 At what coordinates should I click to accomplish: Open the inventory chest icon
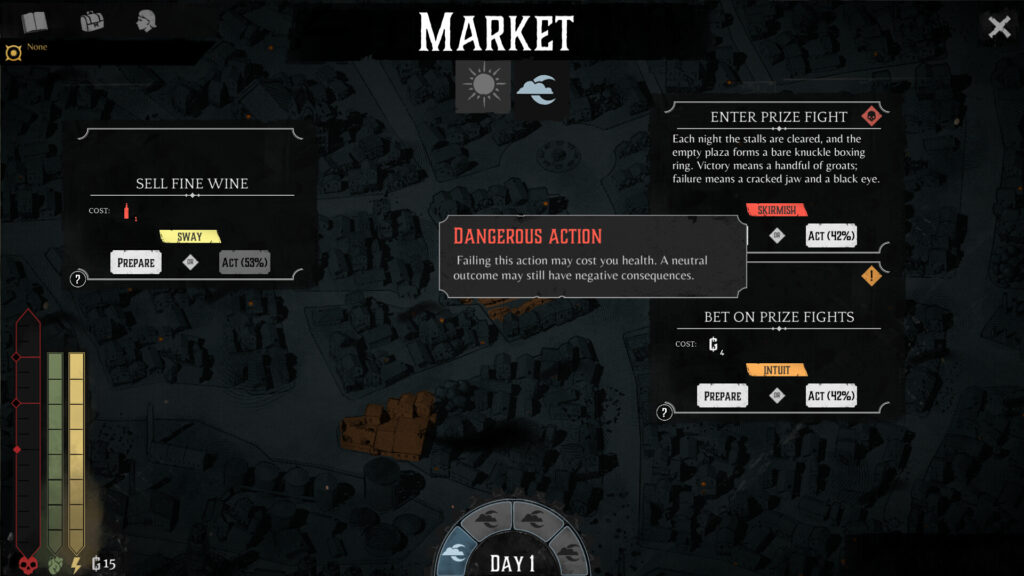(92, 21)
